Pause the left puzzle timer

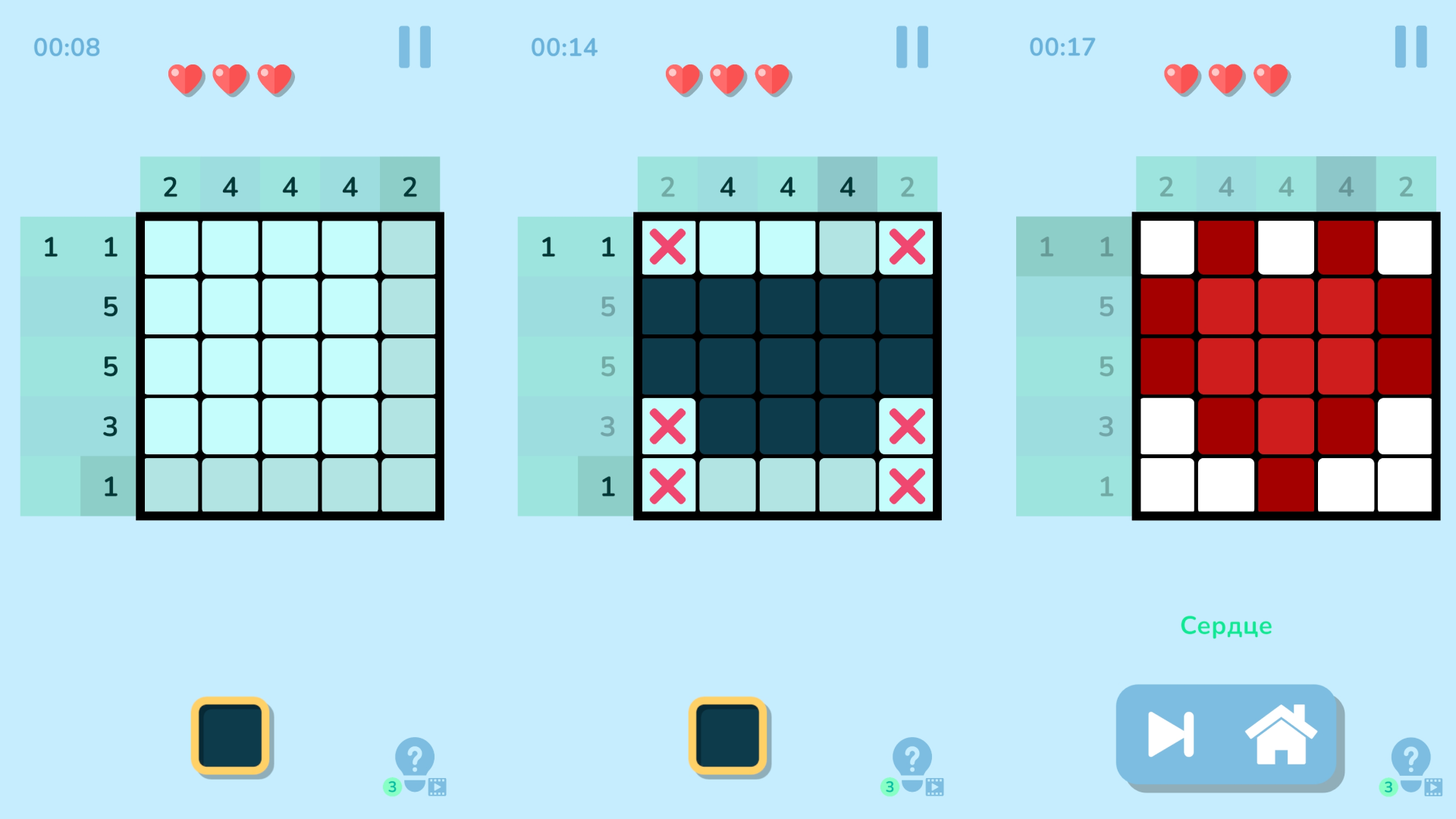point(414,46)
